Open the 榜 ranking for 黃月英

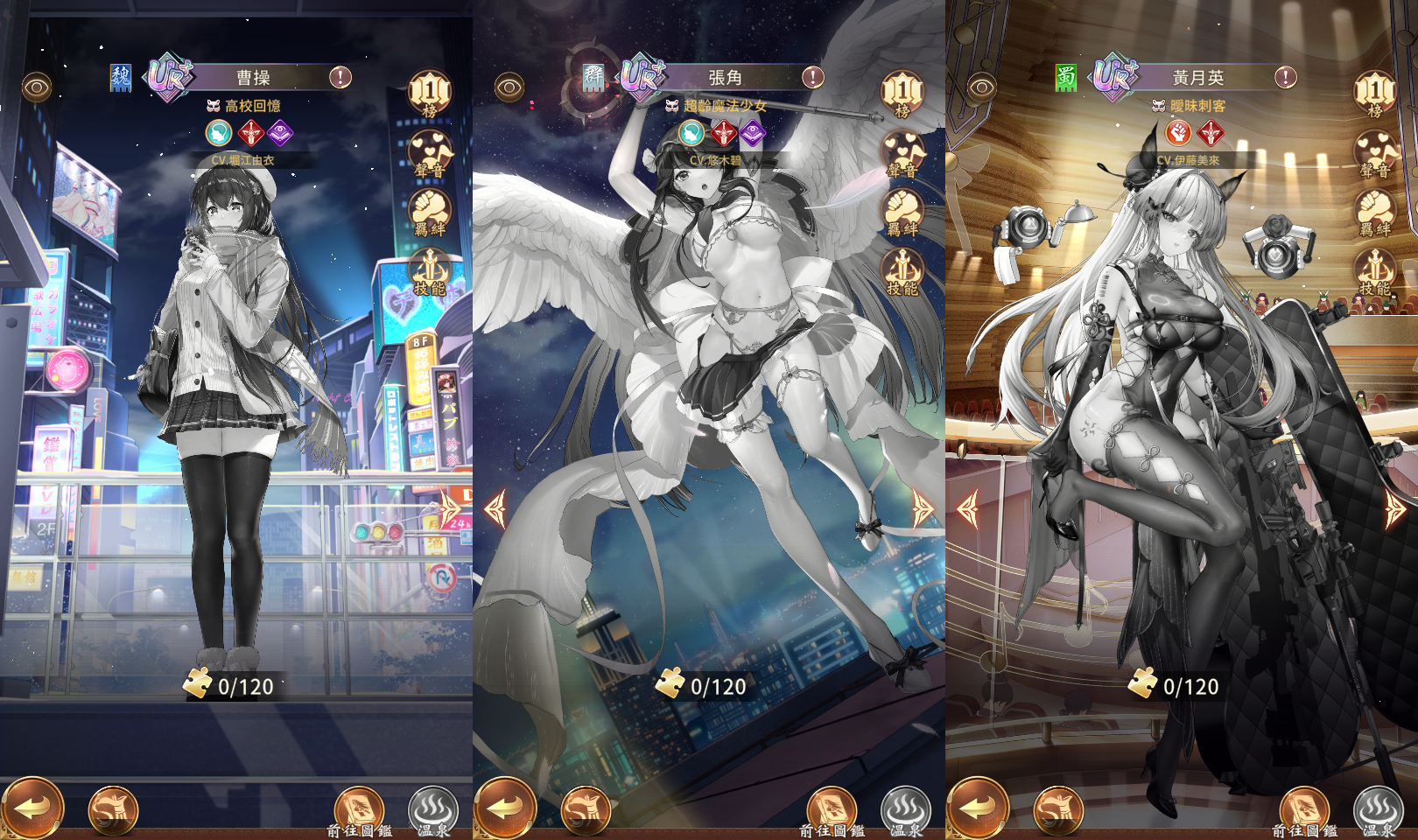[1375, 93]
